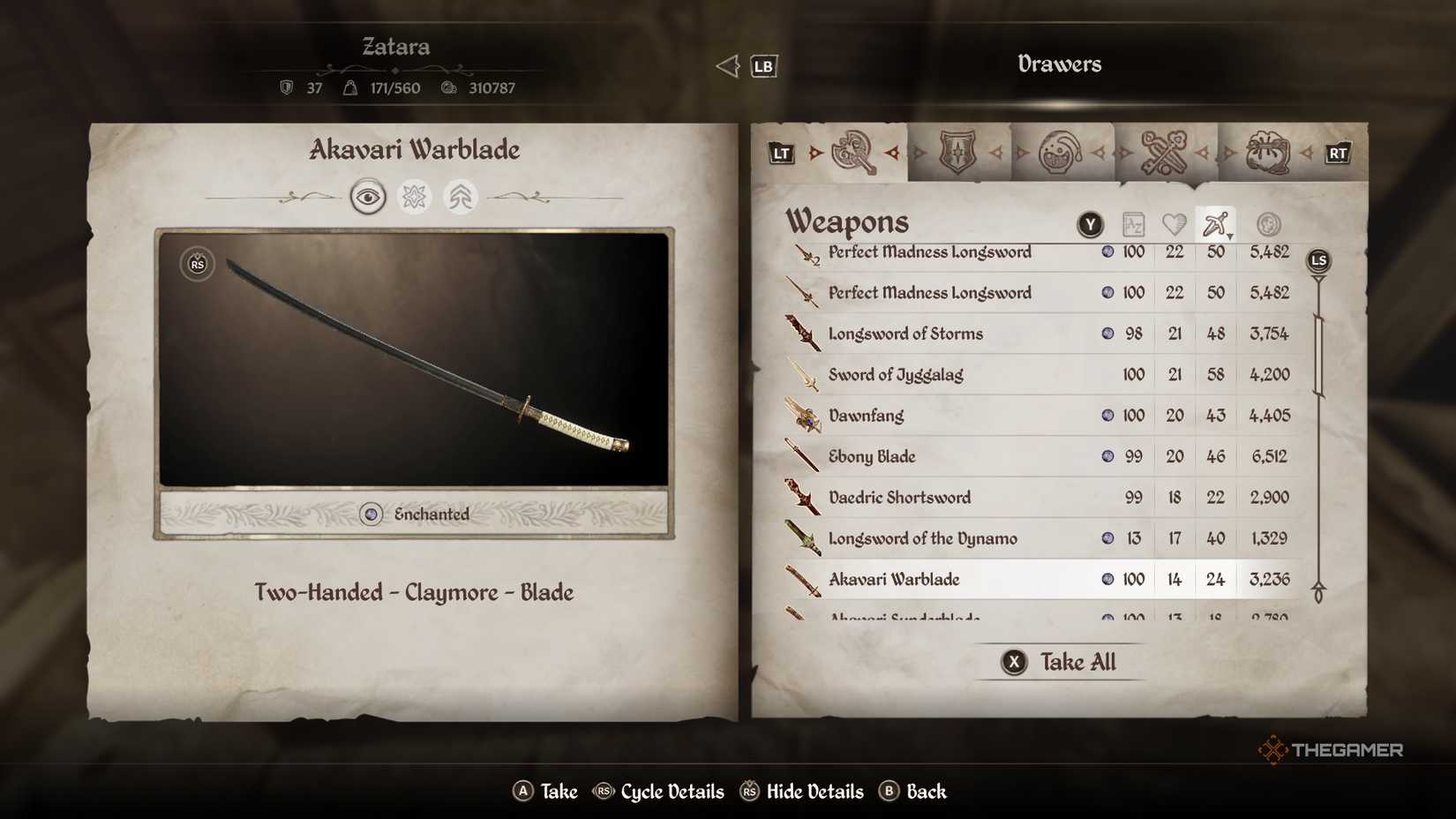Open the Weapons category tab icon
The height and width of the screenshot is (819, 1456).
[853, 152]
